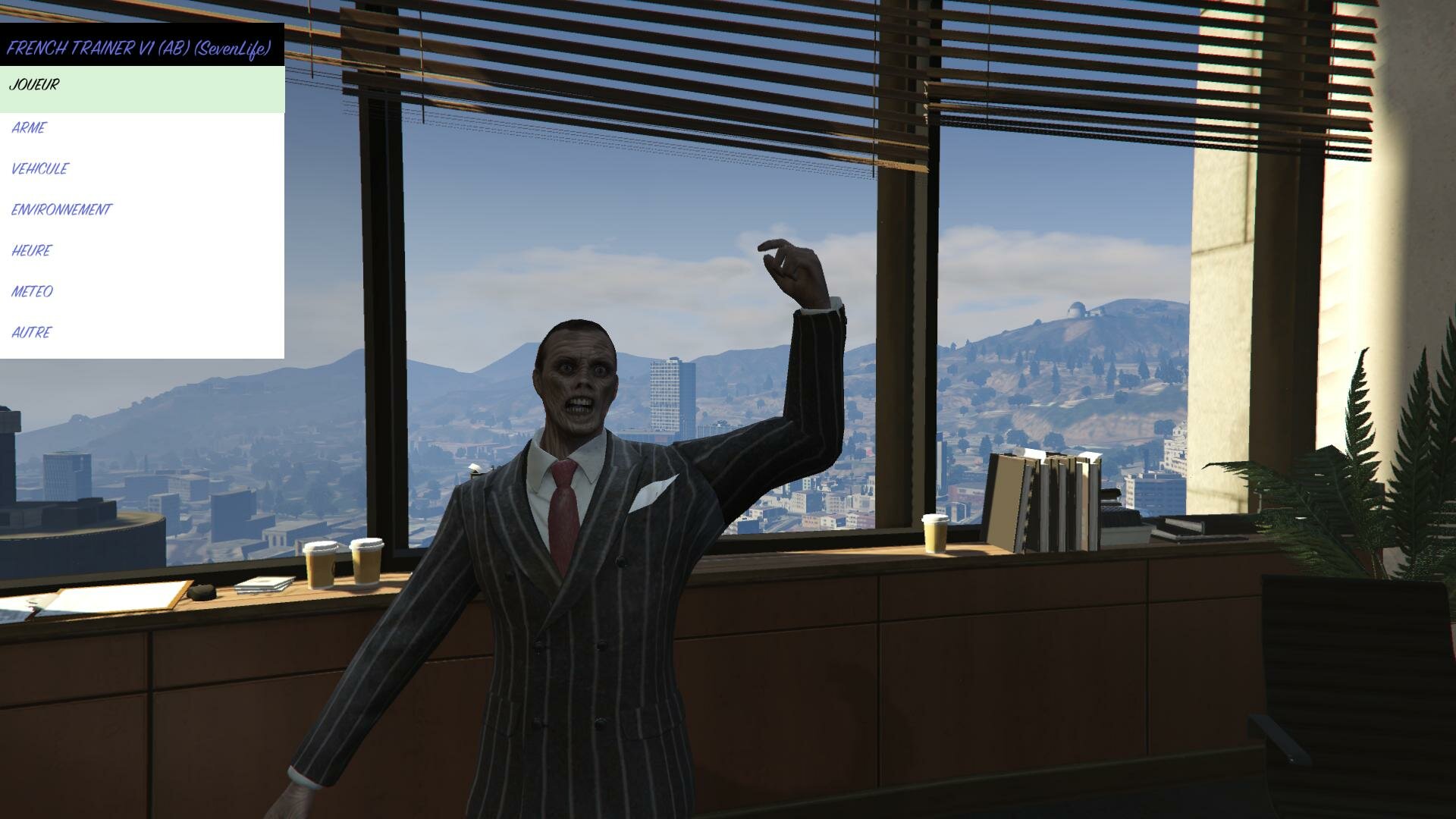Select the JOUEUR menu entry

34,85
